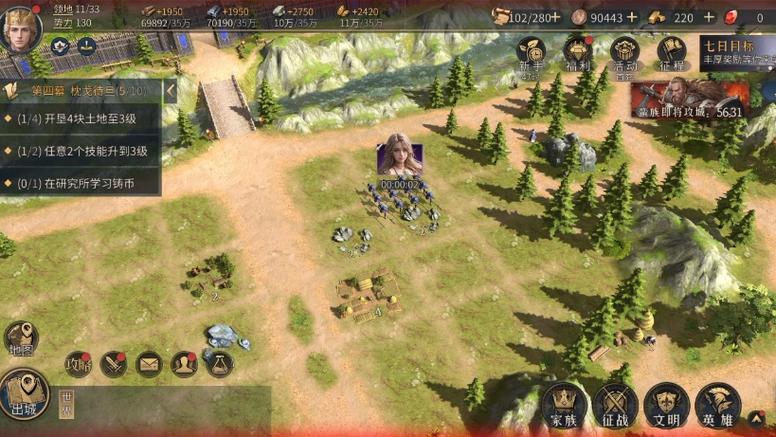Screen dimensions: 776x437
Task: Open the 攻略 strategy guide
Action: pyautogui.click(x=78, y=364)
